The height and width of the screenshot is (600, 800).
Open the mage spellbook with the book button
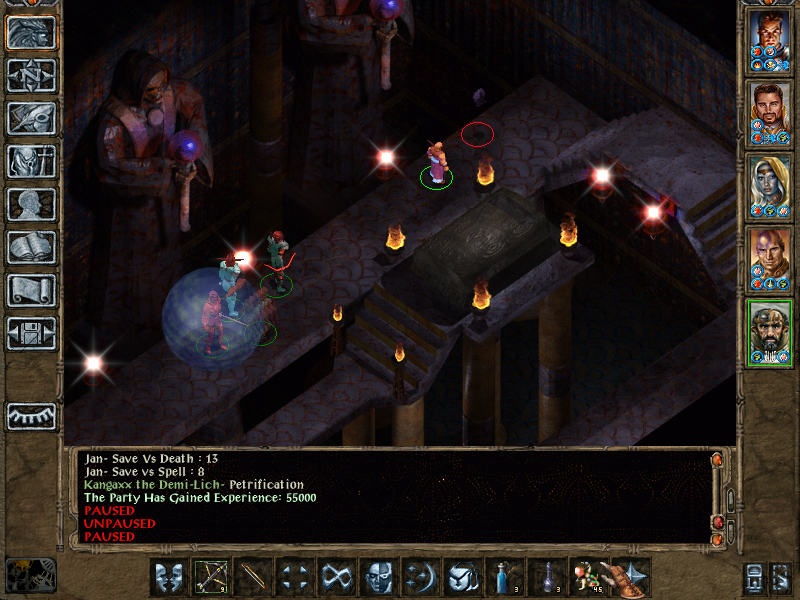click(x=31, y=247)
